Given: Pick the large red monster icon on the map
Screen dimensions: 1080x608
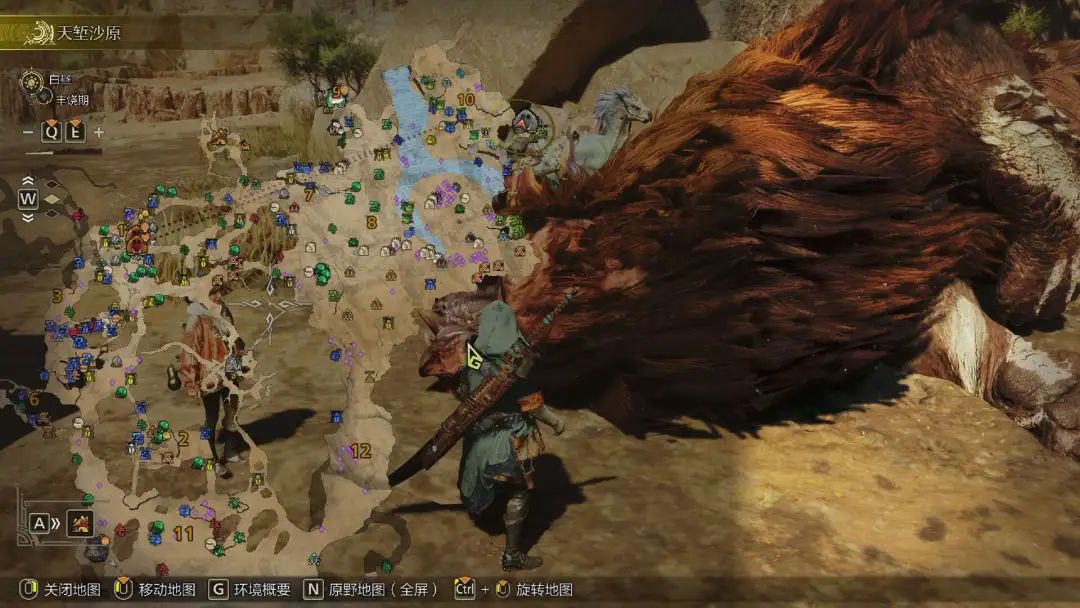Looking at the screenshot, I should [x=138, y=238].
